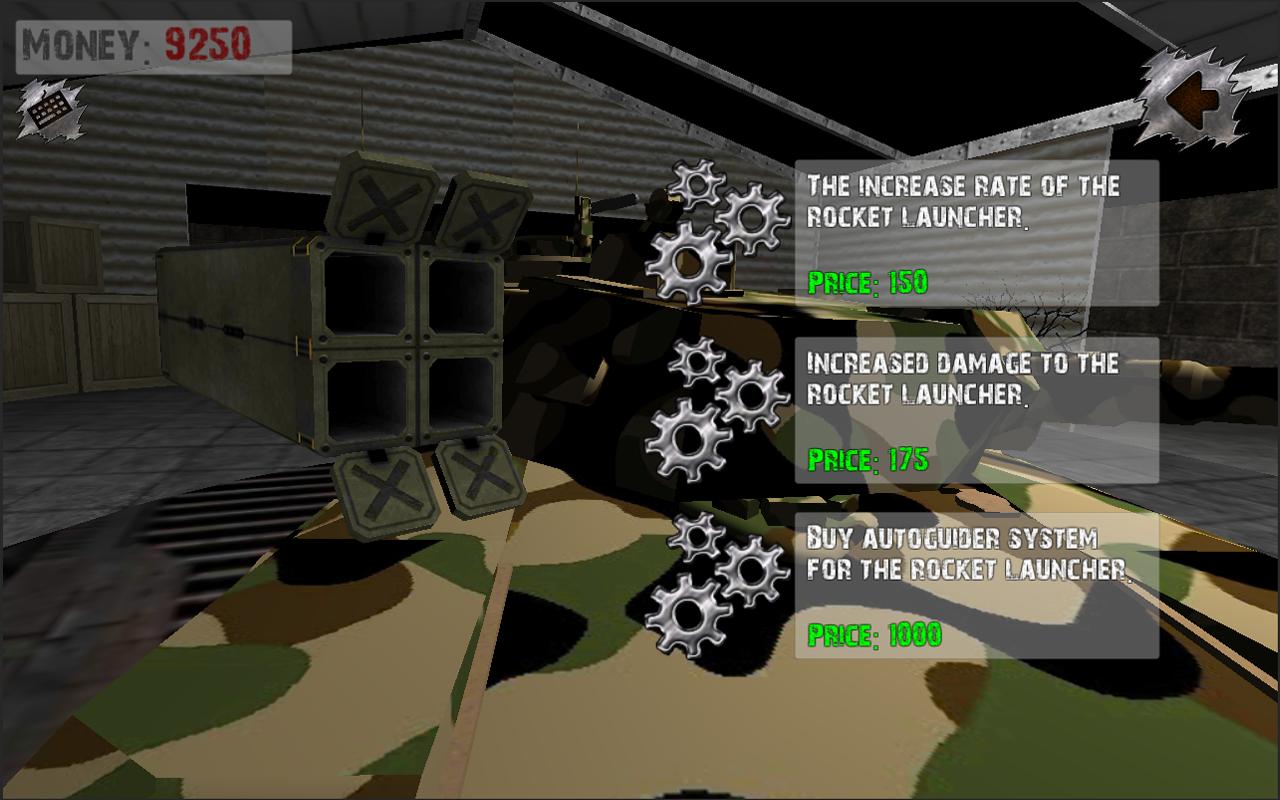Select the autoguider system upgrade panel
The image size is (1280, 800).
pyautogui.click(x=975, y=585)
